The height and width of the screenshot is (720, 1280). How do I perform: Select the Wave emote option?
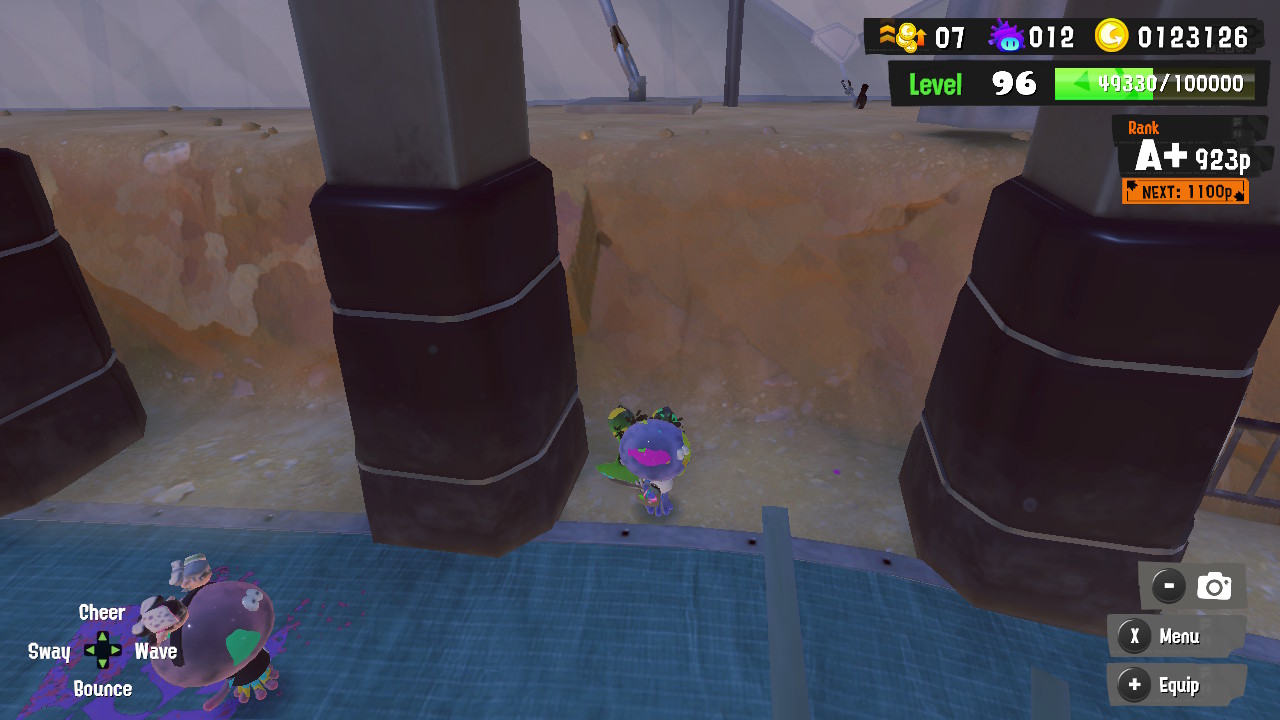click(x=156, y=651)
